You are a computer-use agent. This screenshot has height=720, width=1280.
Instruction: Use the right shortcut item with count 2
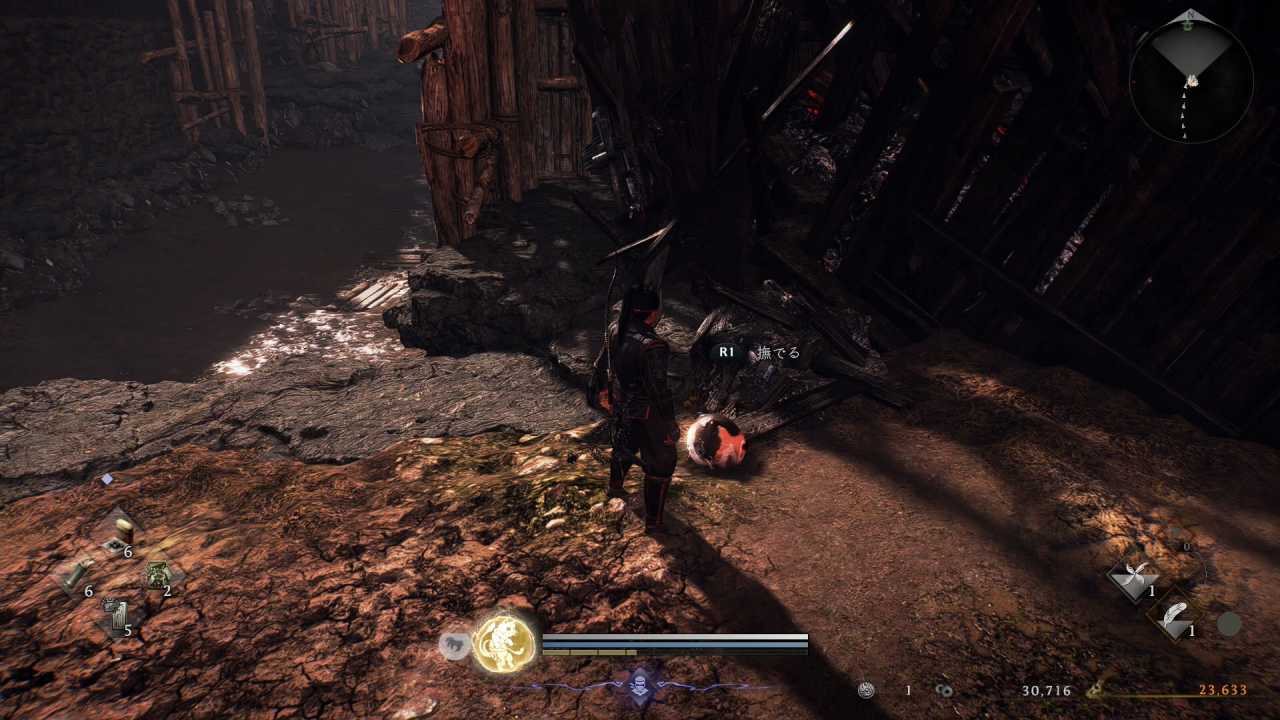[158, 575]
